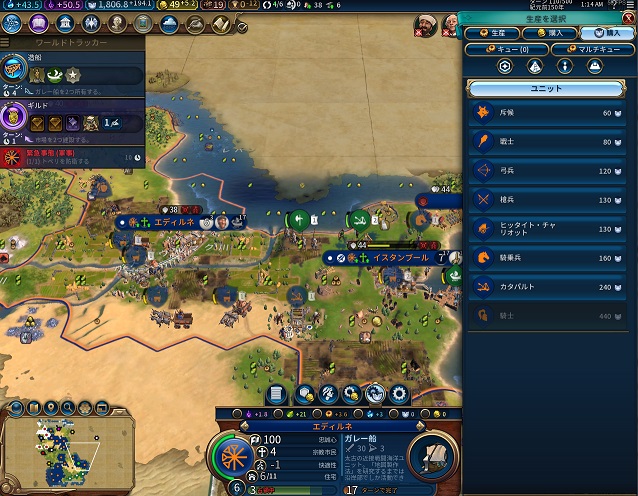Buy the 戦士 warrior unit
The height and width of the screenshot is (496, 638).
click(x=548, y=142)
